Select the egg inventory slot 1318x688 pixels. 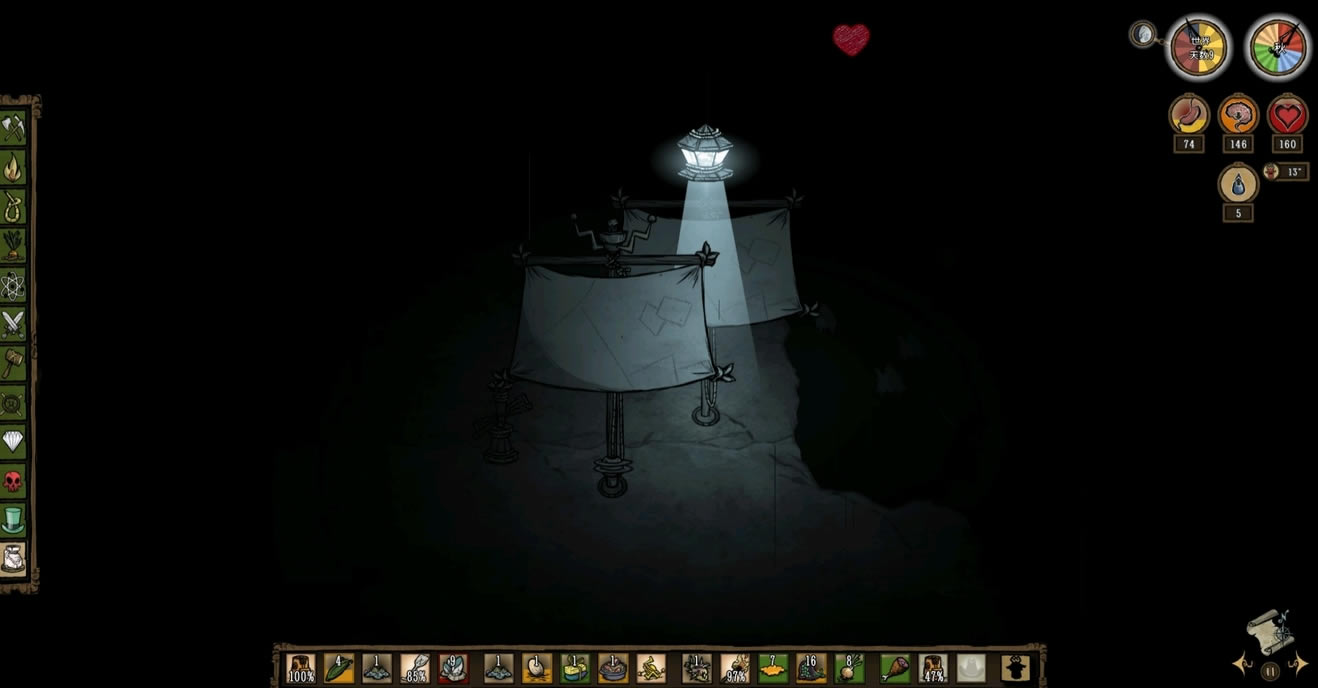coord(537,668)
